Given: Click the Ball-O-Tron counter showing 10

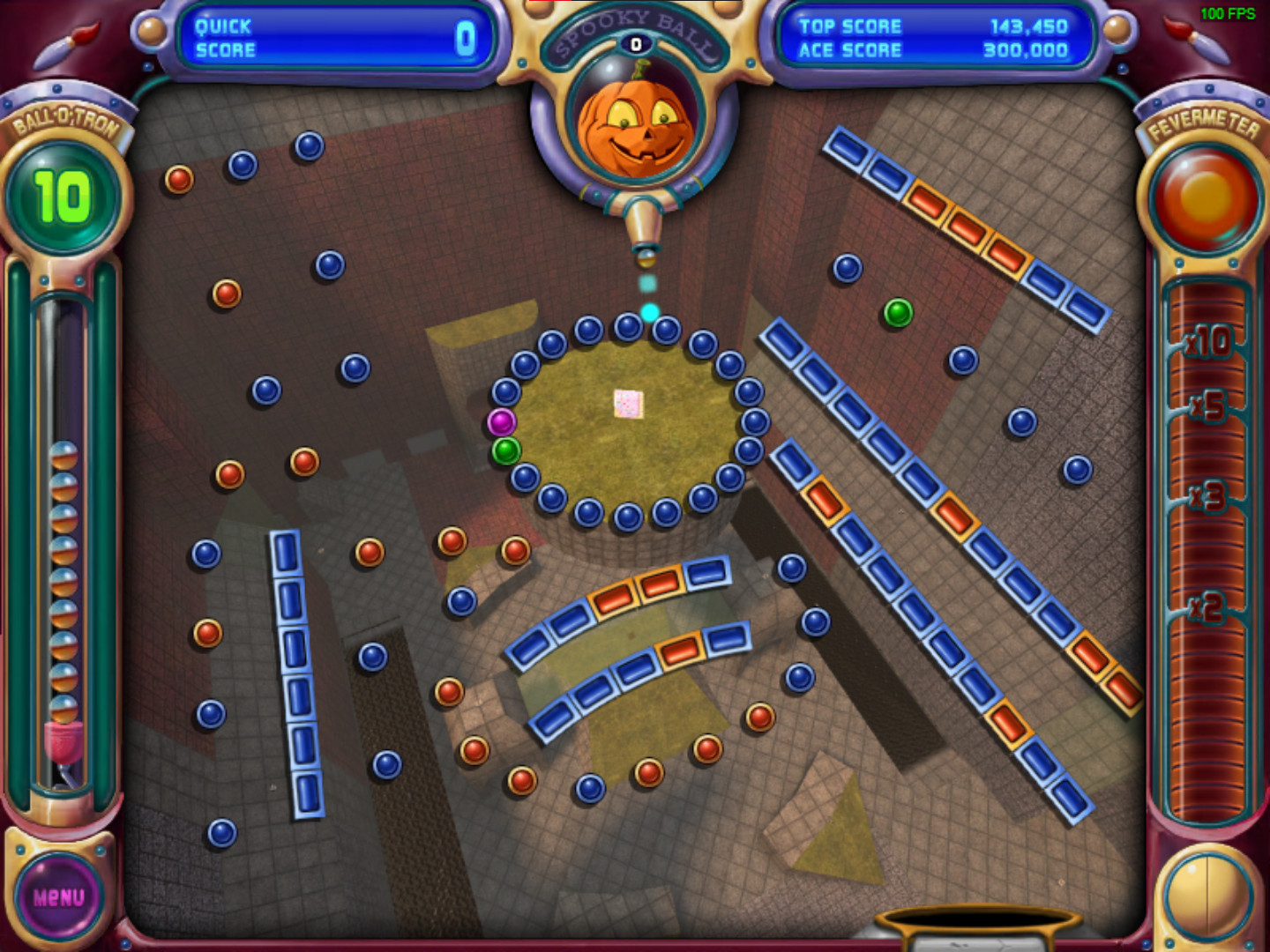Looking at the screenshot, I should point(60,196).
